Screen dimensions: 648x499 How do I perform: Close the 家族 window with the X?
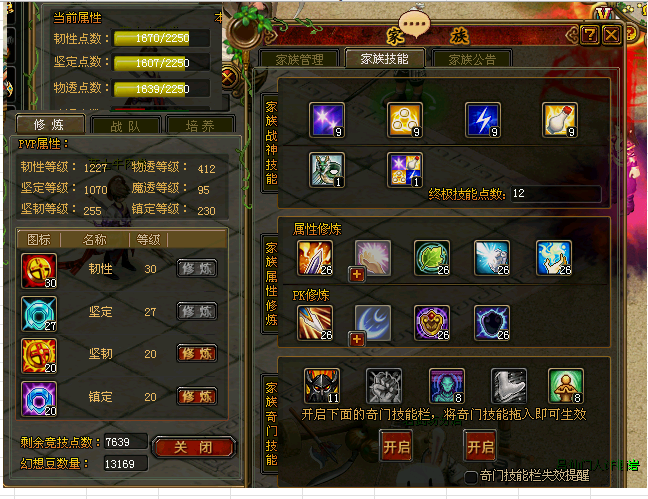(x=611, y=35)
